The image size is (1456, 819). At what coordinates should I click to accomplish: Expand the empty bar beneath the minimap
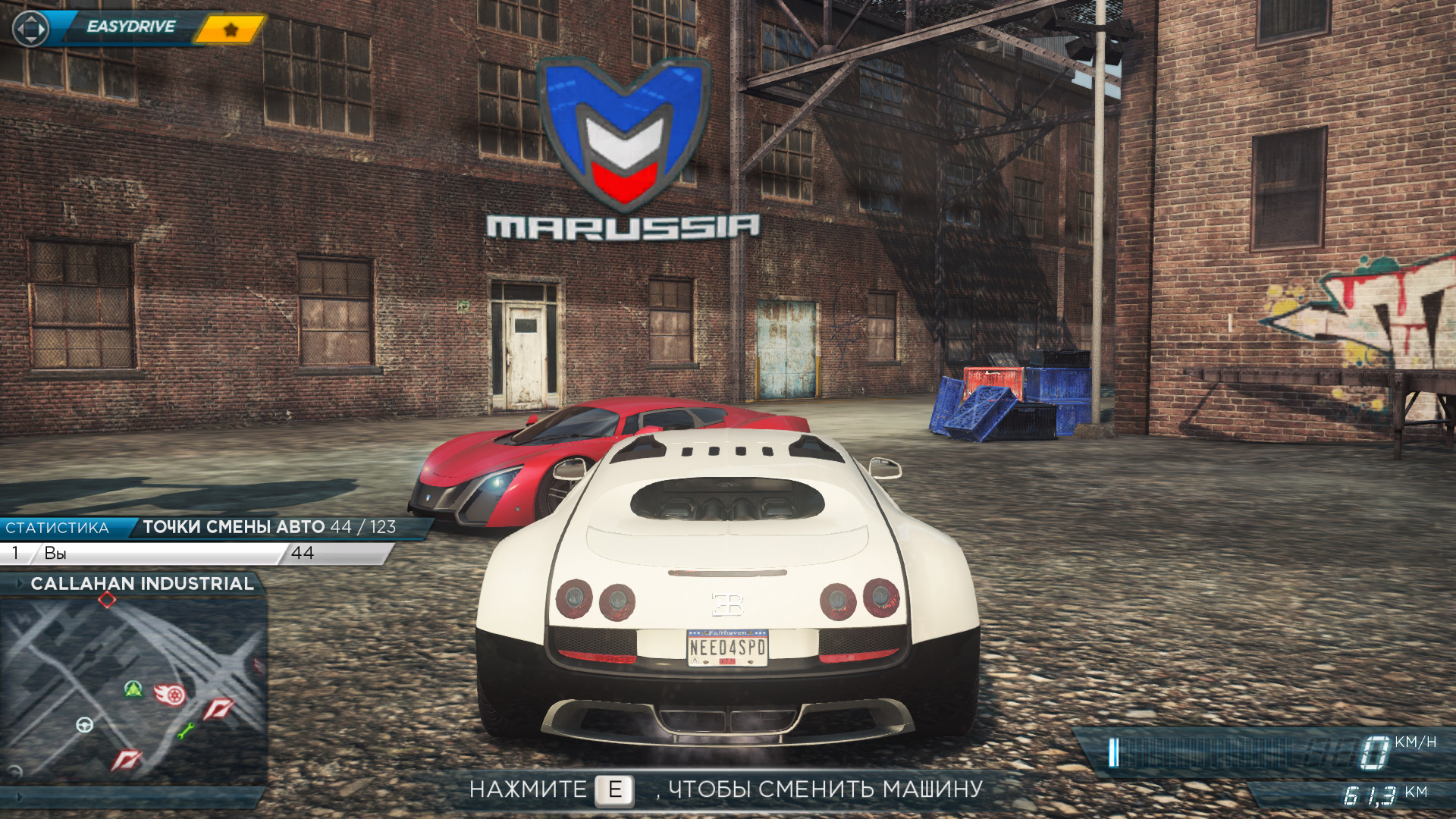coord(133,797)
